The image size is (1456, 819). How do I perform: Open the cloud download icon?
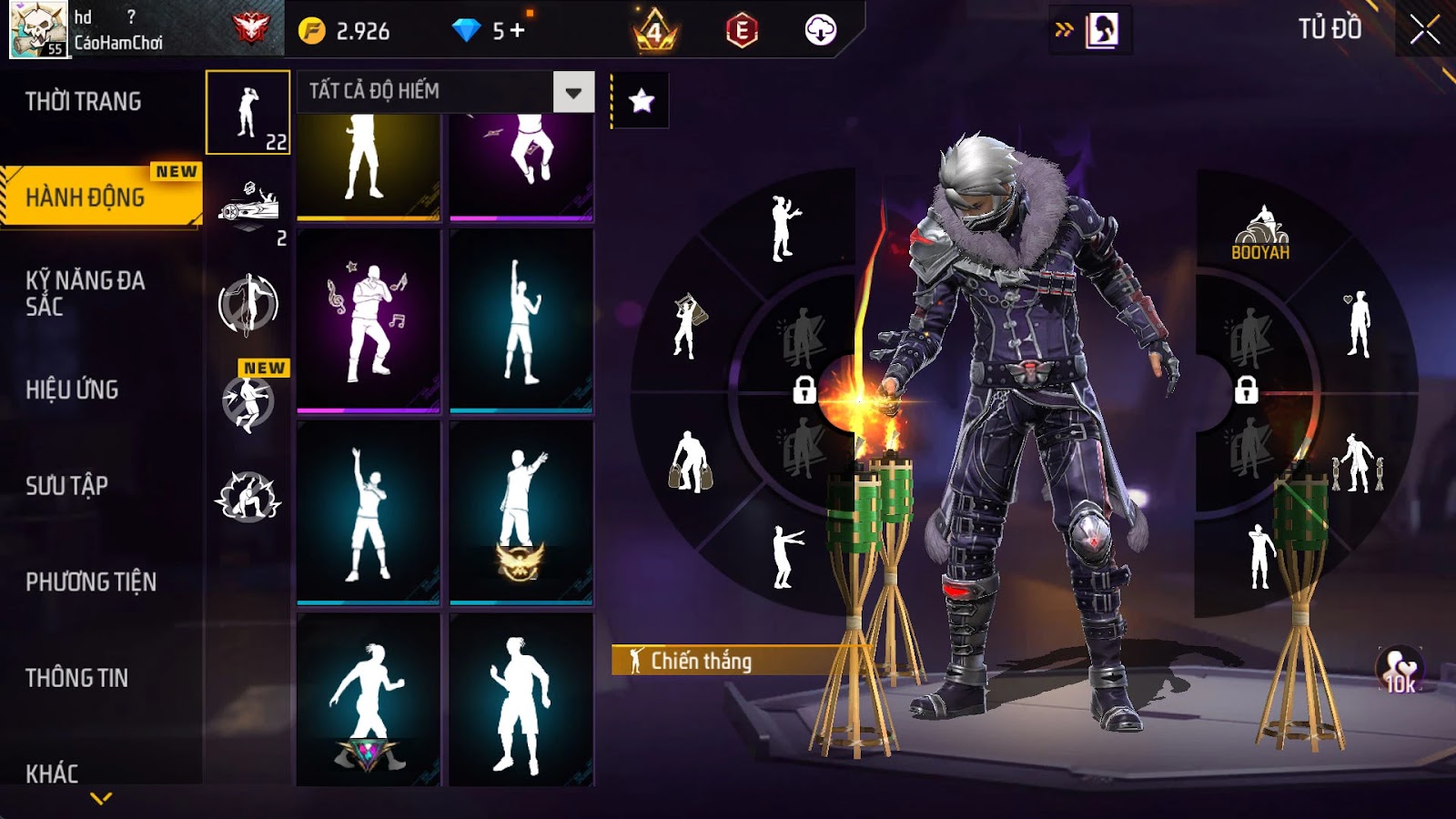820,31
